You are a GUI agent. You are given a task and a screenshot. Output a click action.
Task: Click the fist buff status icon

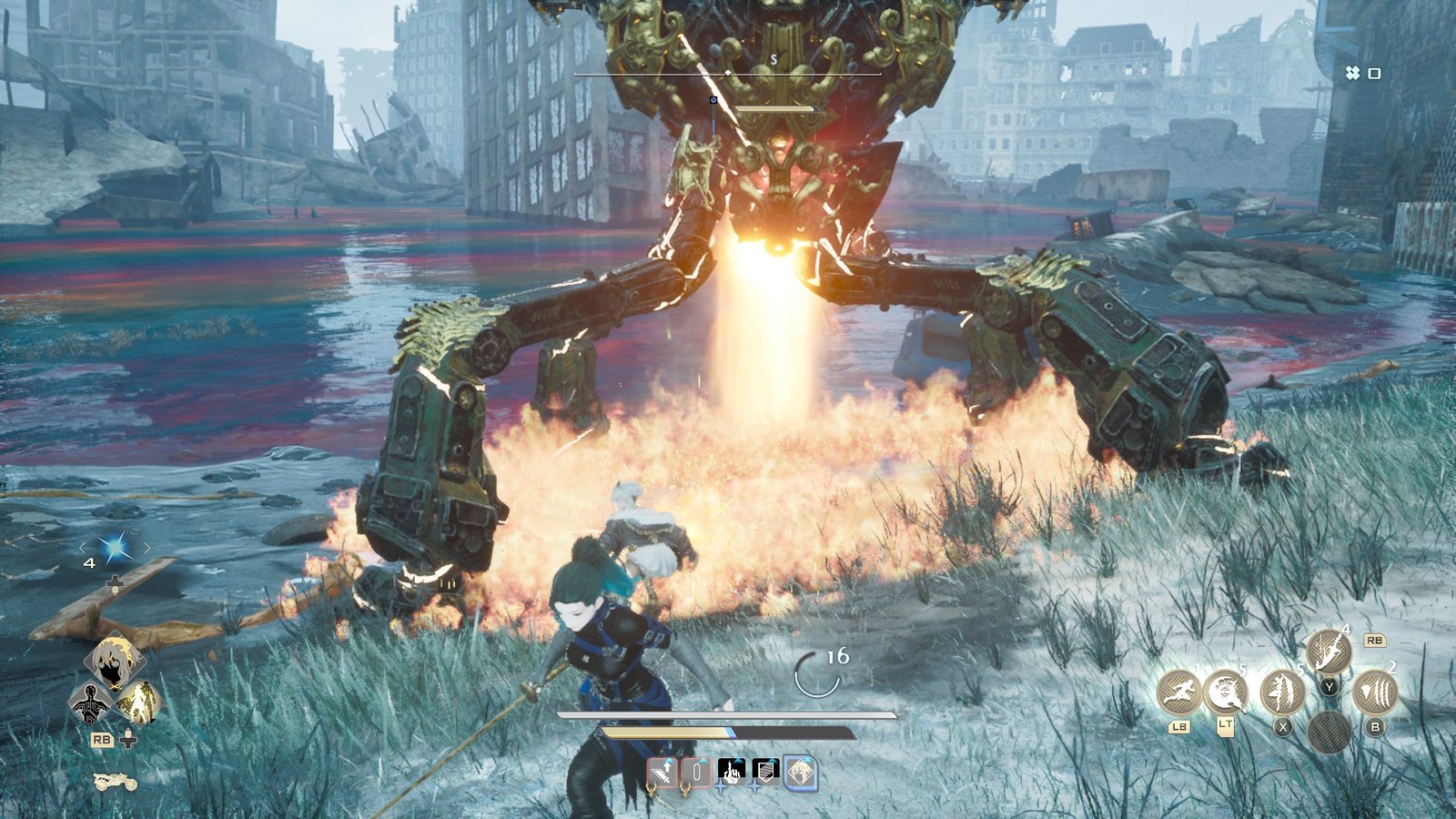(732, 771)
